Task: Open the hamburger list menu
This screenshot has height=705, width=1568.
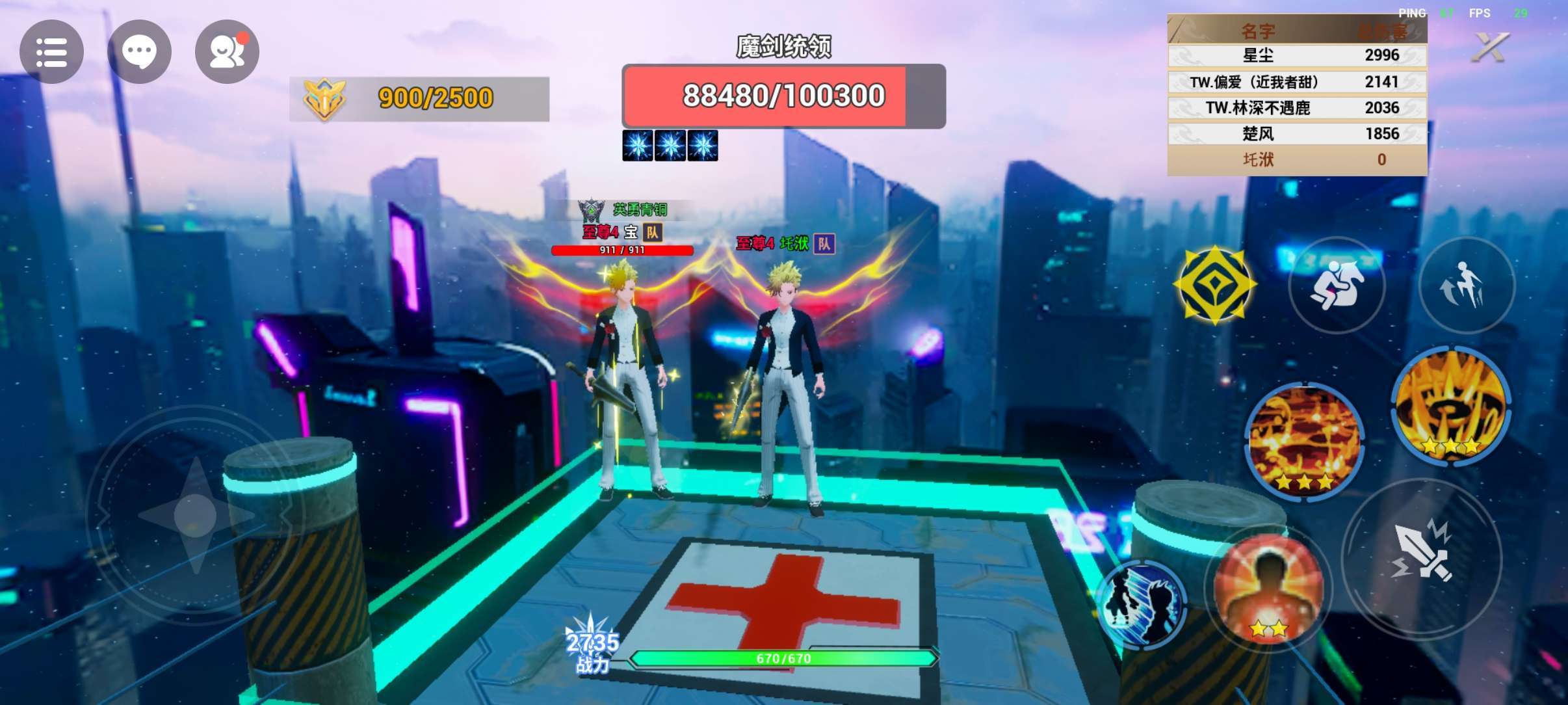Action: tap(51, 52)
